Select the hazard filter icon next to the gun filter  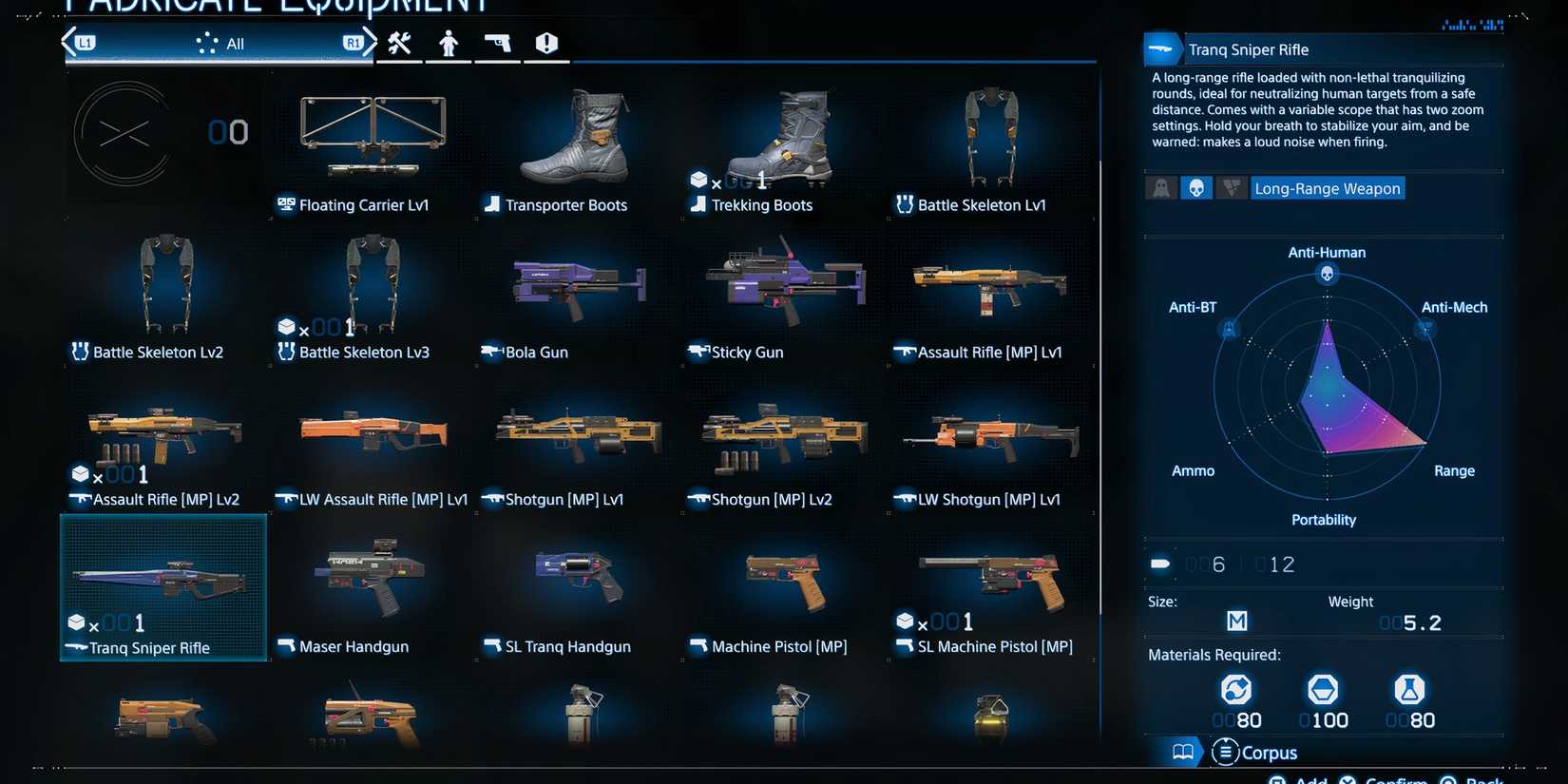546,43
